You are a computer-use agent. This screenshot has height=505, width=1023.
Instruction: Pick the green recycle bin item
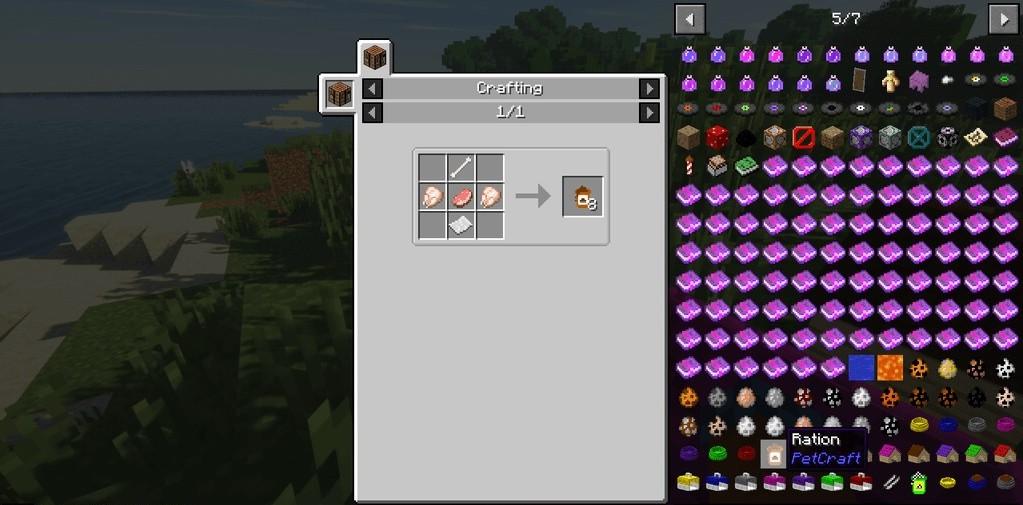coord(919,484)
